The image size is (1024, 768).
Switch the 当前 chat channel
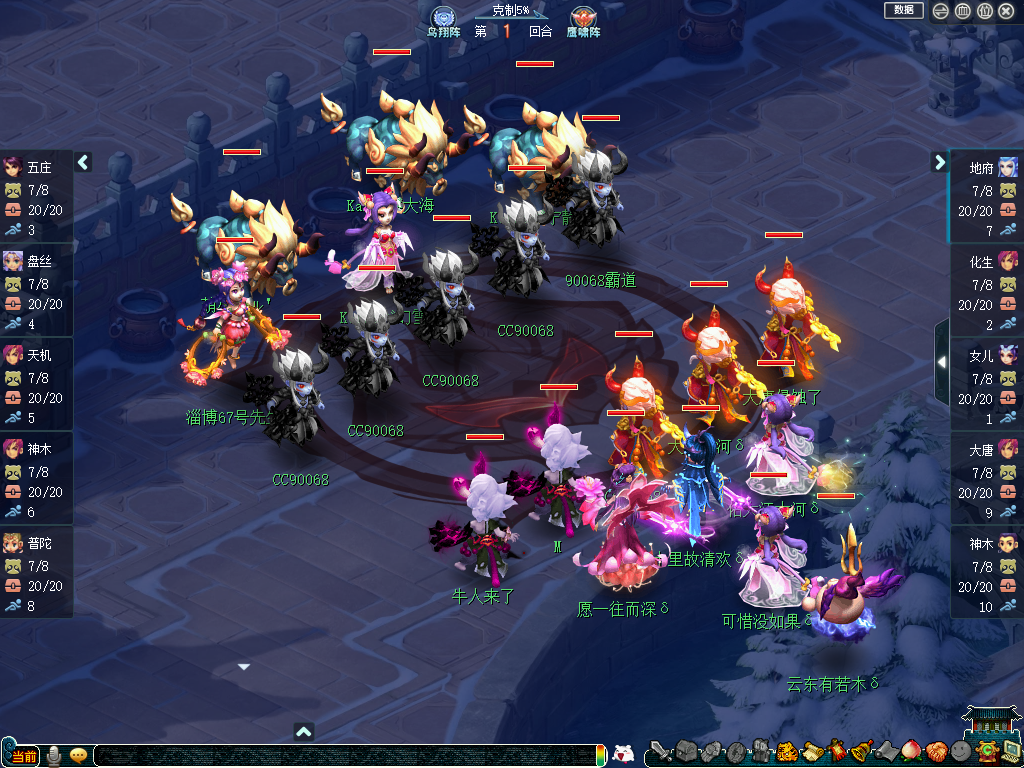click(x=21, y=755)
